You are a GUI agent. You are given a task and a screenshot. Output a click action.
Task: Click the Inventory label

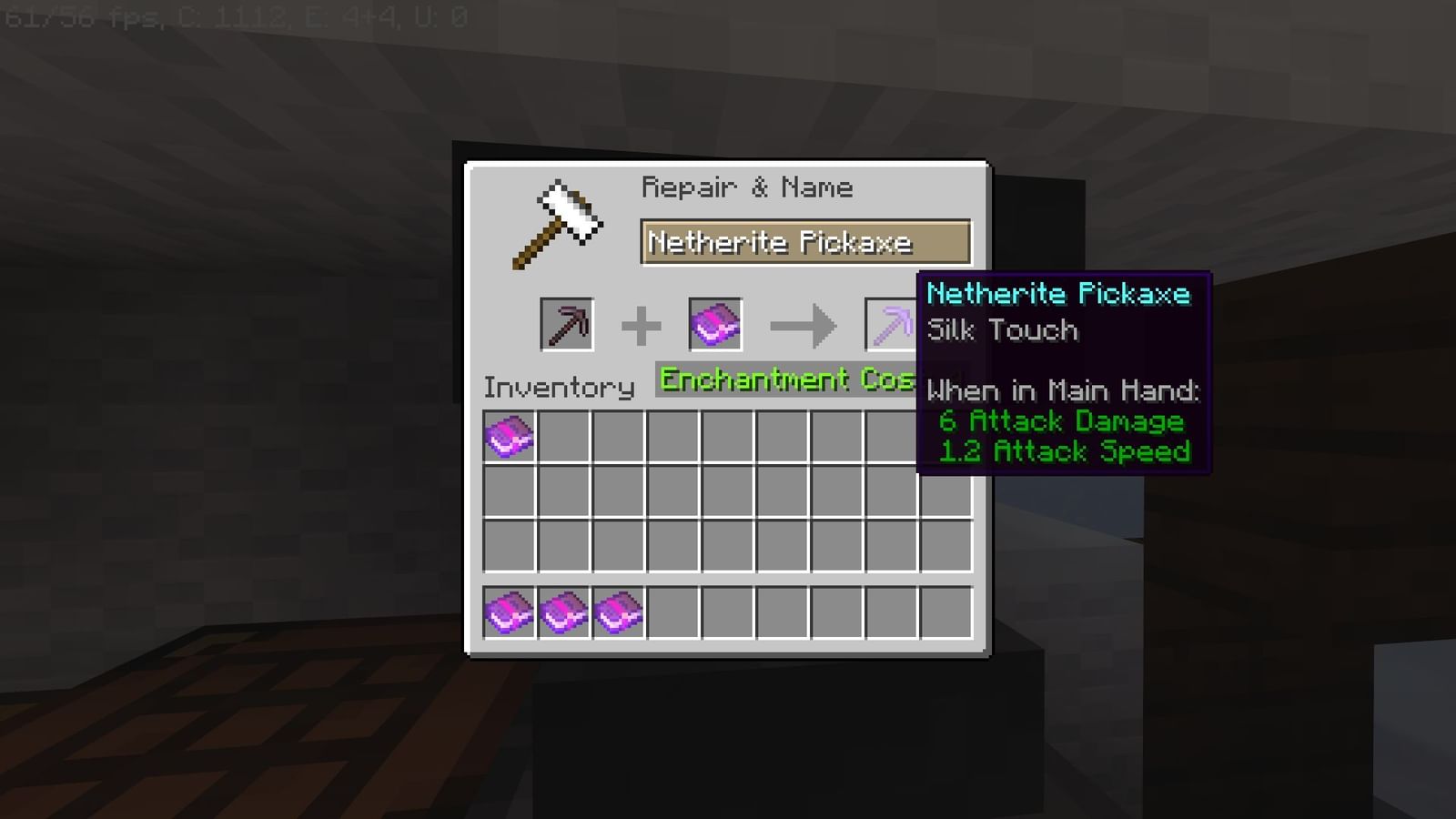(x=559, y=387)
